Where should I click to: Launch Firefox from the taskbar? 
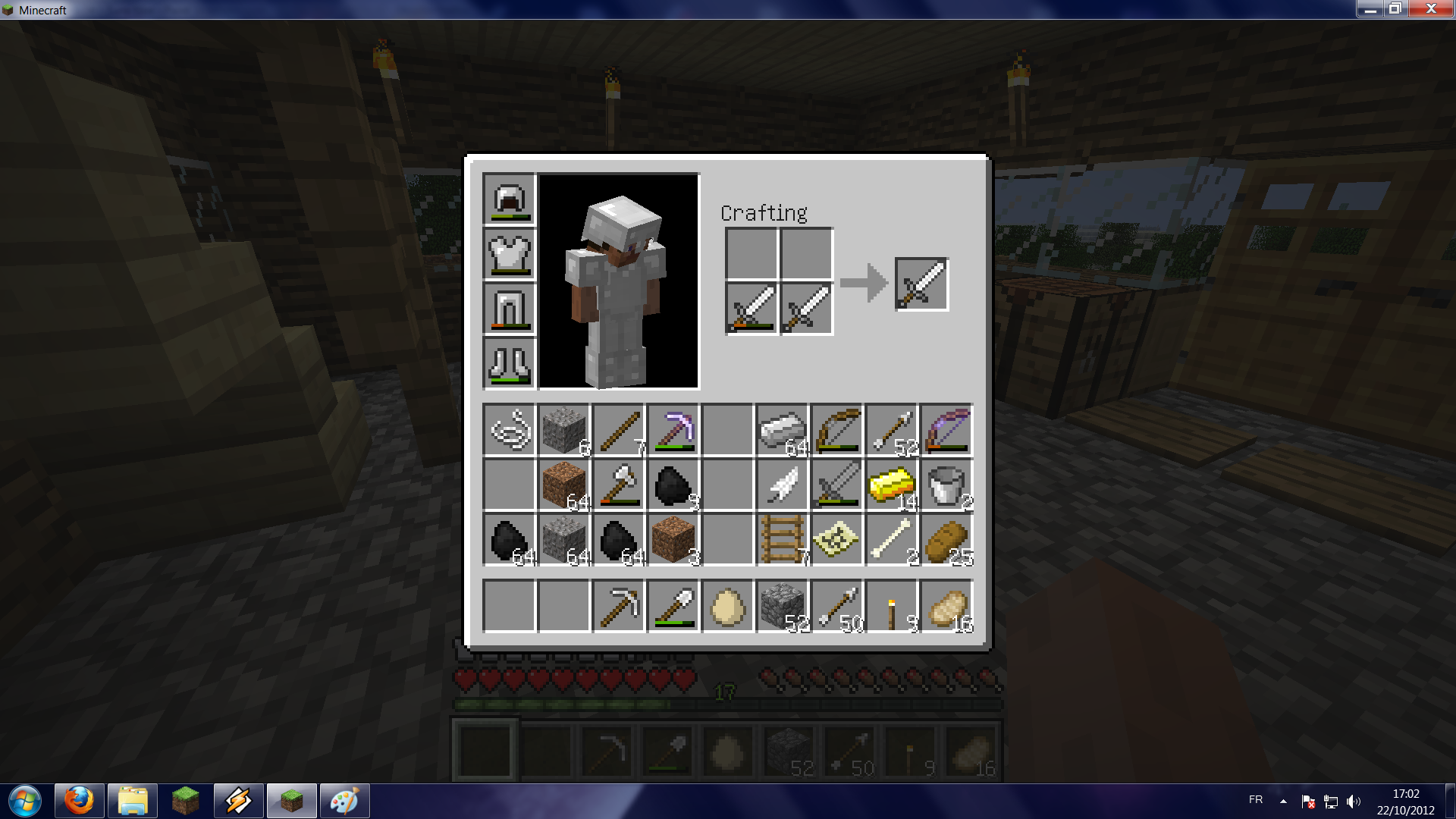[x=78, y=800]
